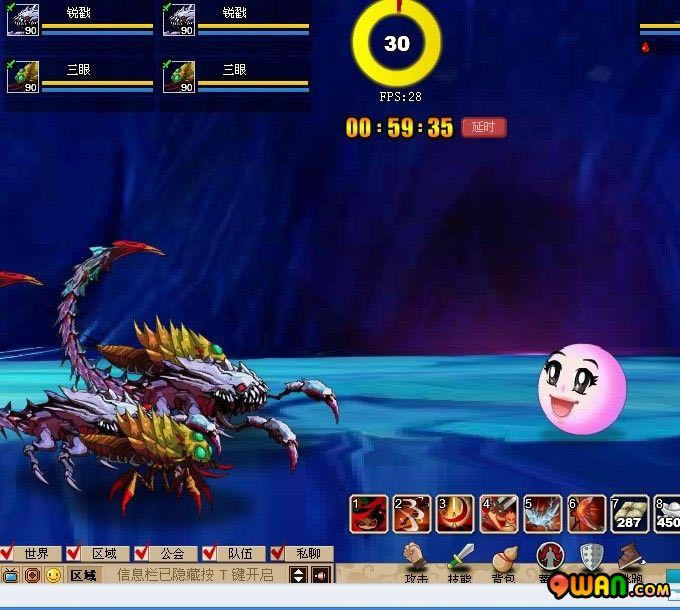The image size is (680, 610).
Task: Select the fist 攻击 attack command
Action: pyautogui.click(x=416, y=558)
